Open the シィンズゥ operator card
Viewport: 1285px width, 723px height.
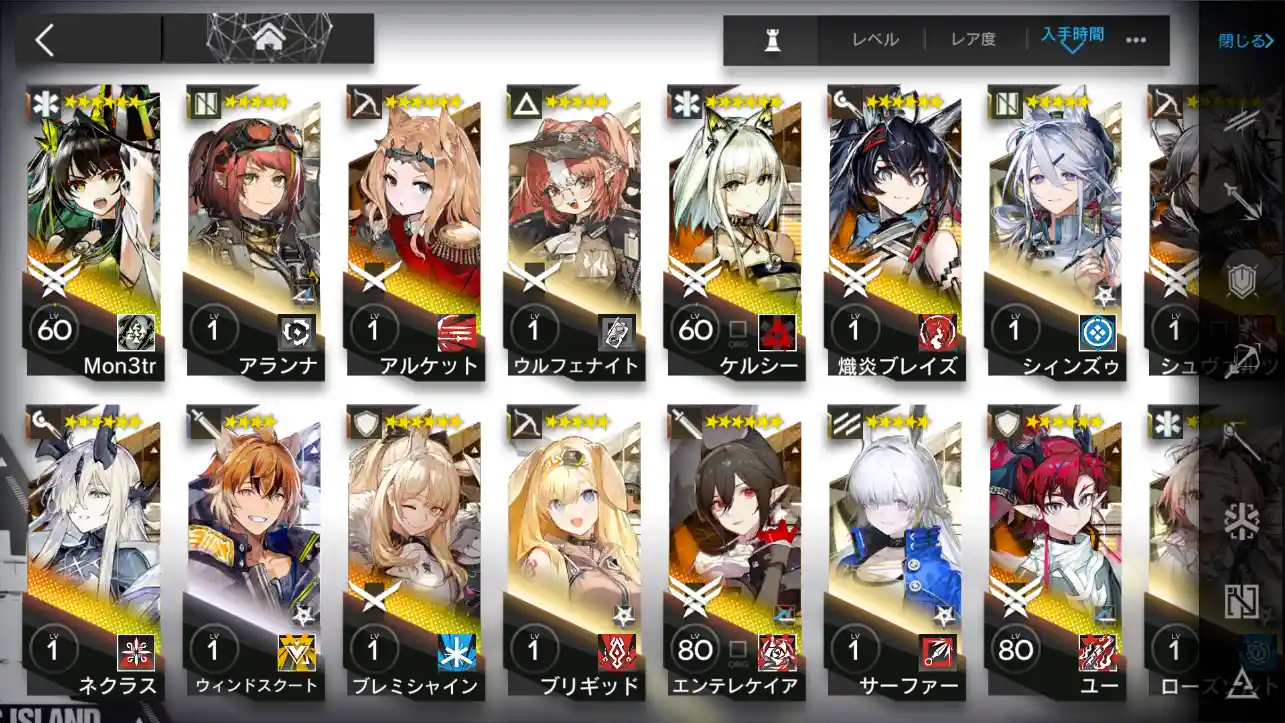point(1055,230)
